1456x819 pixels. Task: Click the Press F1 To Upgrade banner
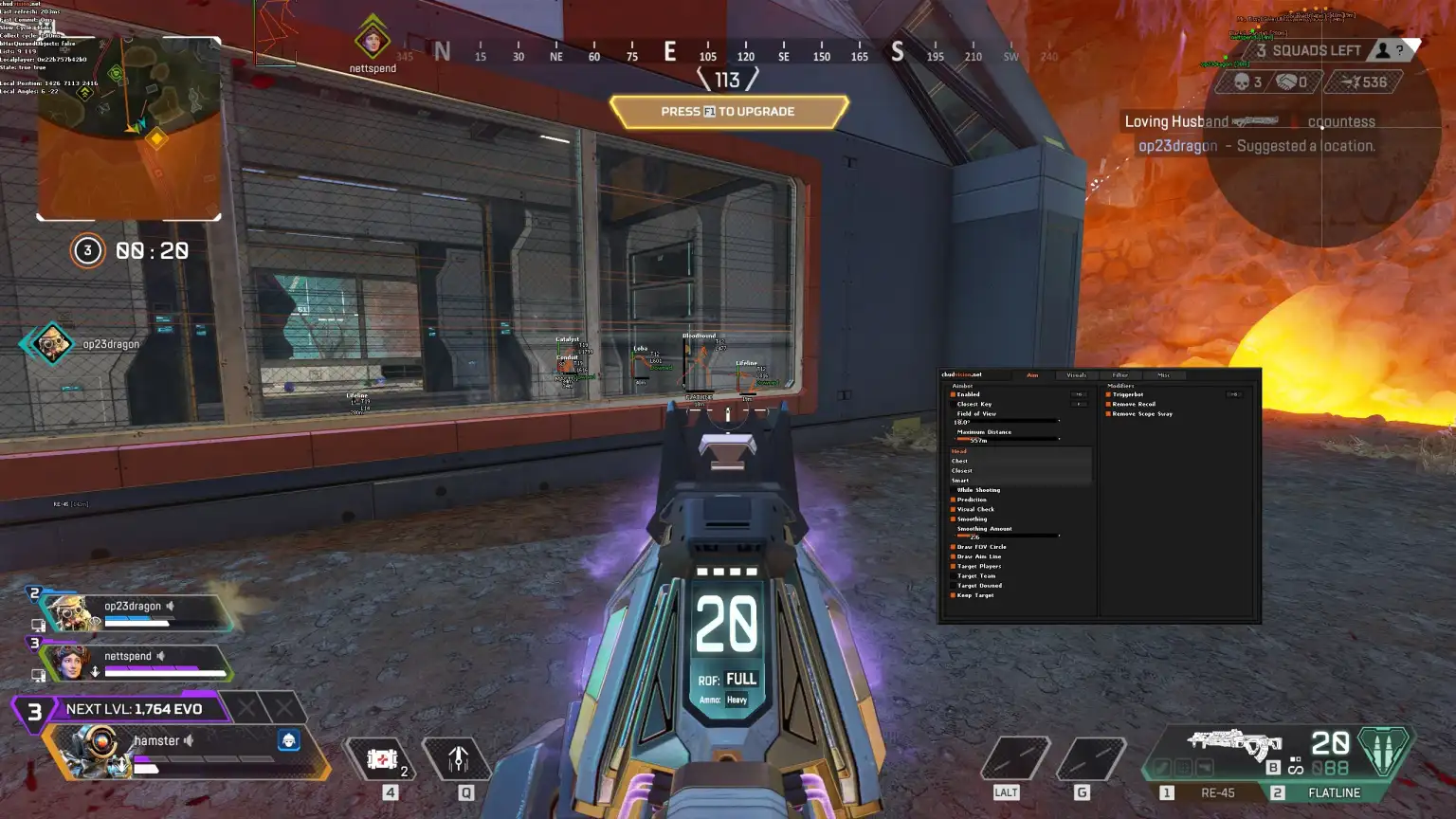pos(727,111)
